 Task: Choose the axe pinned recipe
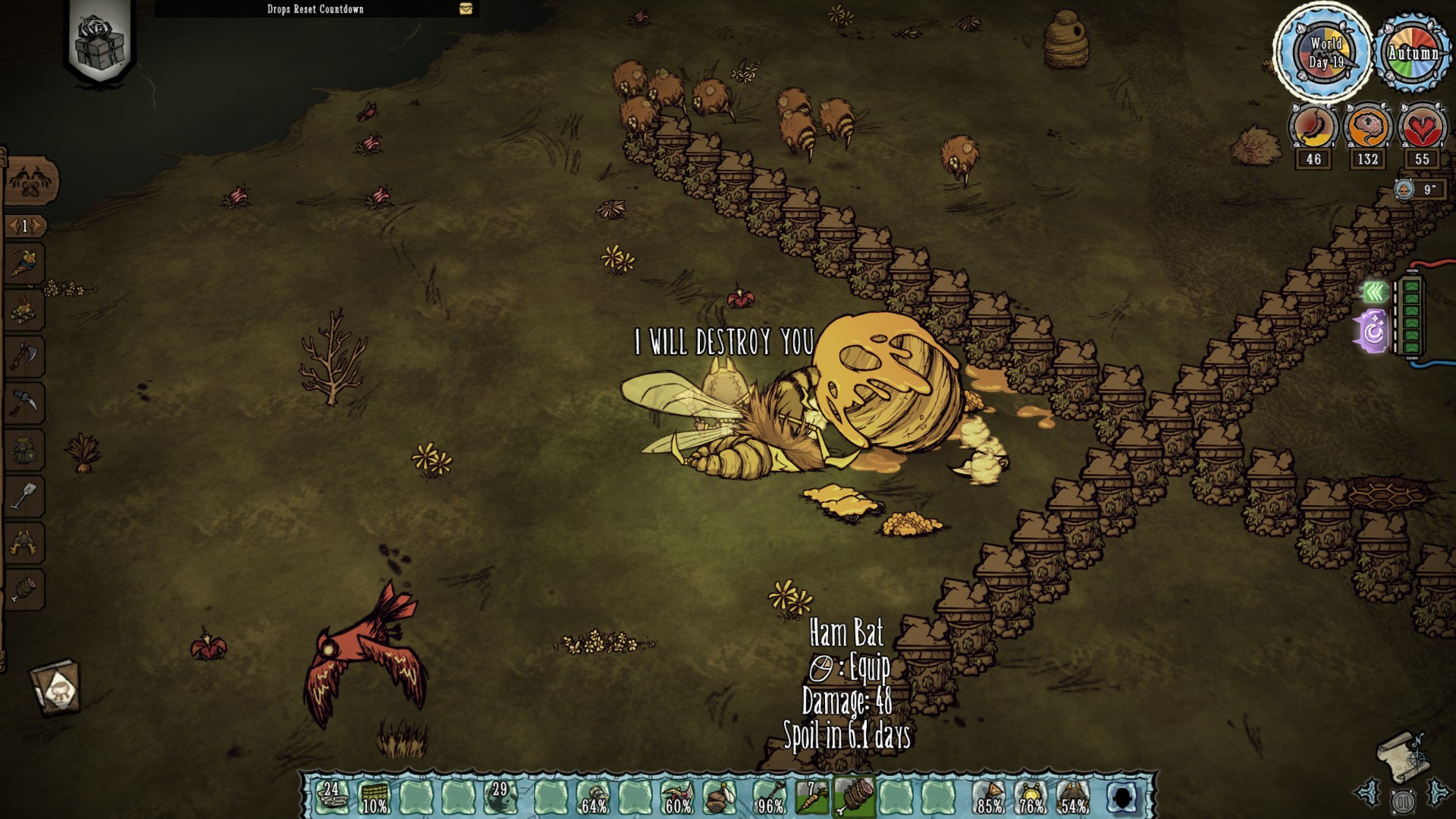[24, 356]
